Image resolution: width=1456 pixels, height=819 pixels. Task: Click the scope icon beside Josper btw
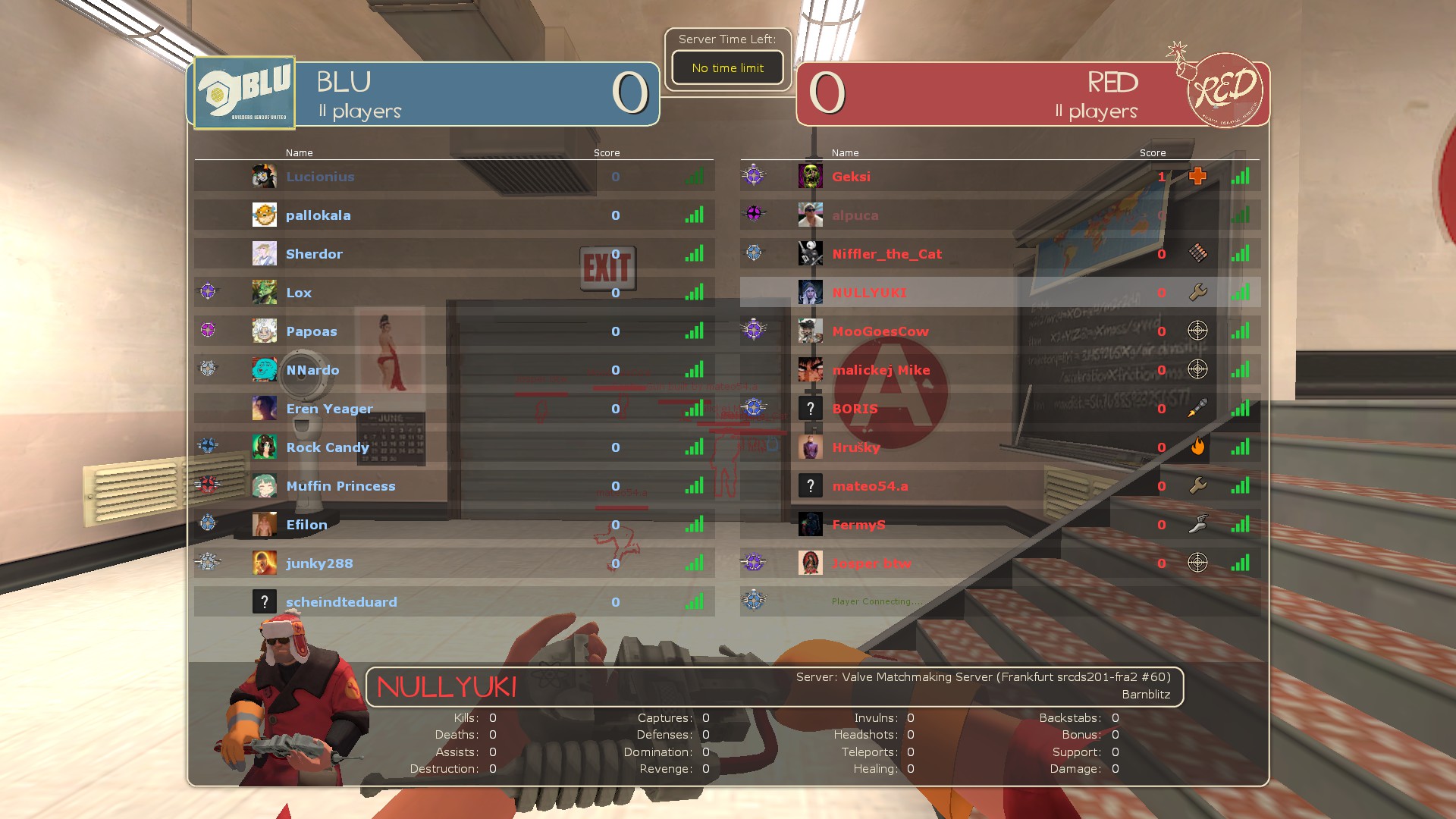1198,563
